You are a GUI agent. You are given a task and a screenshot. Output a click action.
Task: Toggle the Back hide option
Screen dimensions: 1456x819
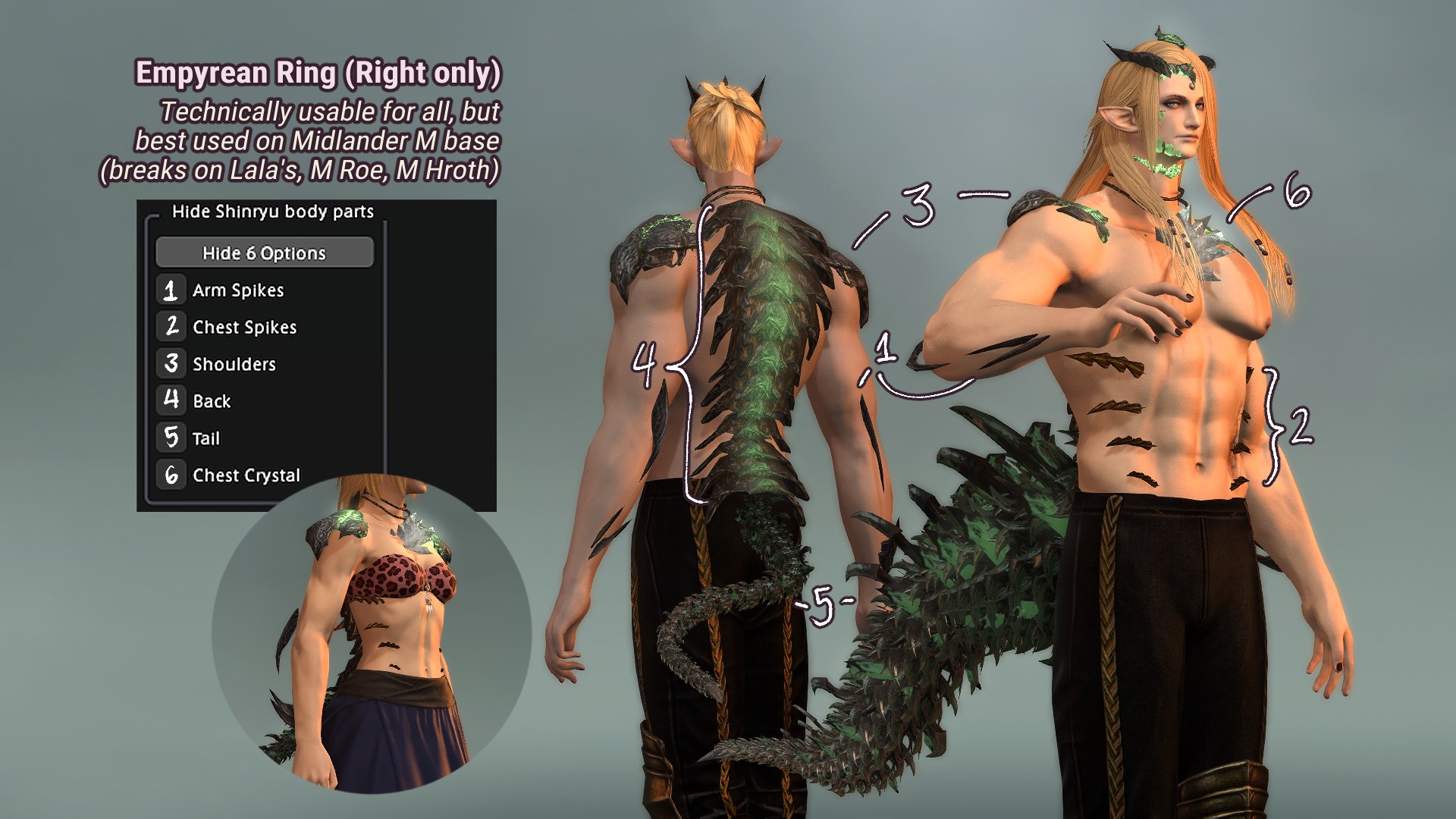[x=171, y=400]
